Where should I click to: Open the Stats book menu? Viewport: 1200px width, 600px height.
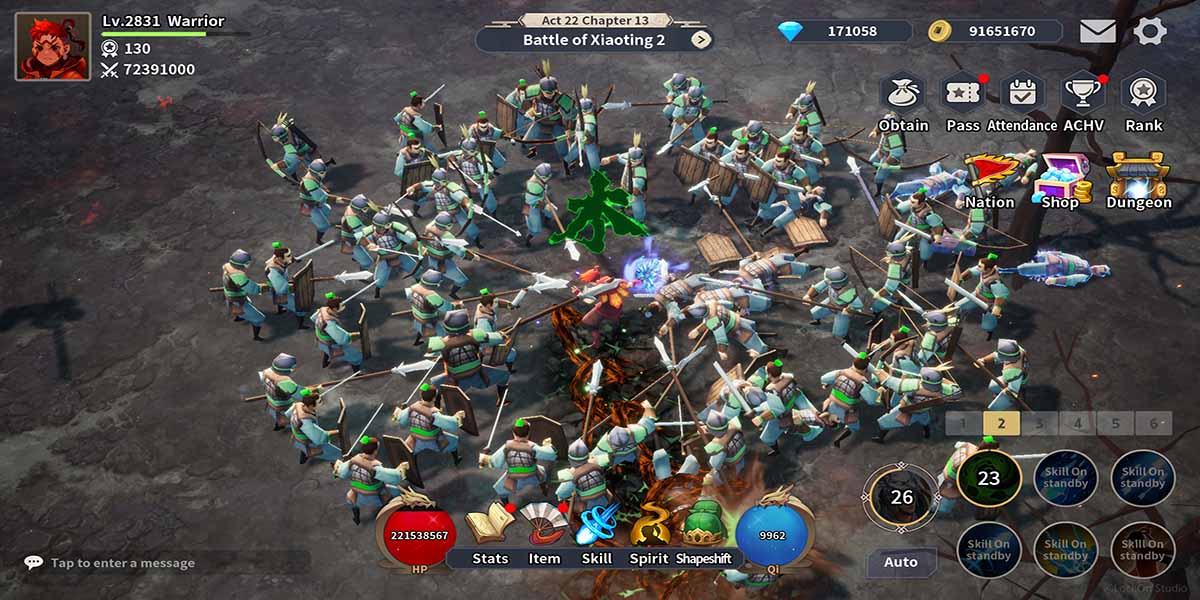[x=490, y=526]
